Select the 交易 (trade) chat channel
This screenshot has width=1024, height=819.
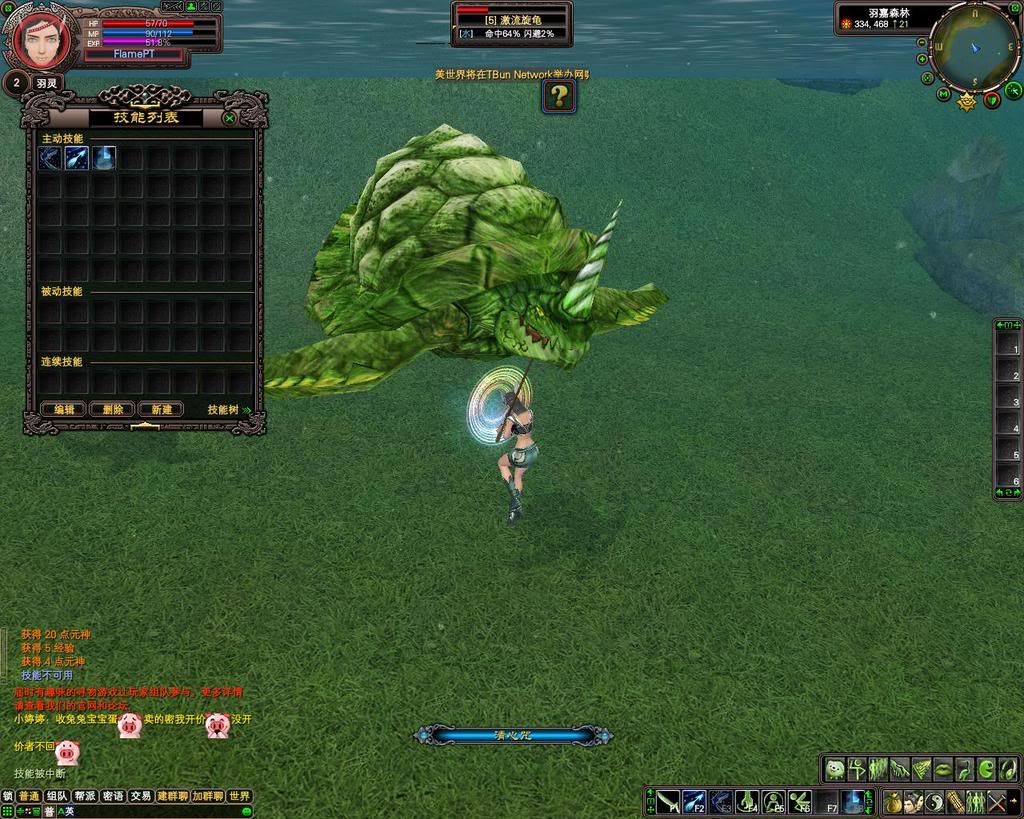click(x=141, y=796)
